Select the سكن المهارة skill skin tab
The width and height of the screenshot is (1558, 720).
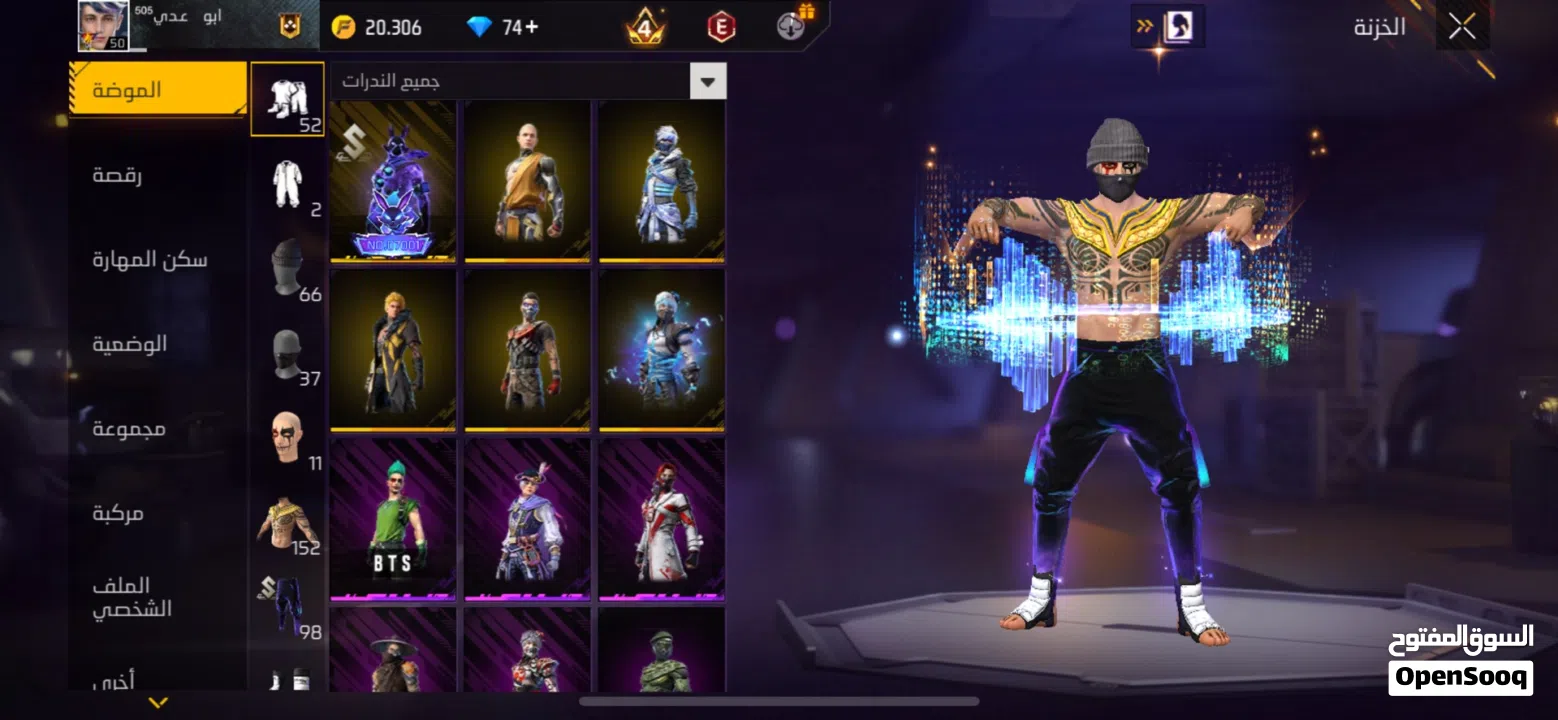150,260
